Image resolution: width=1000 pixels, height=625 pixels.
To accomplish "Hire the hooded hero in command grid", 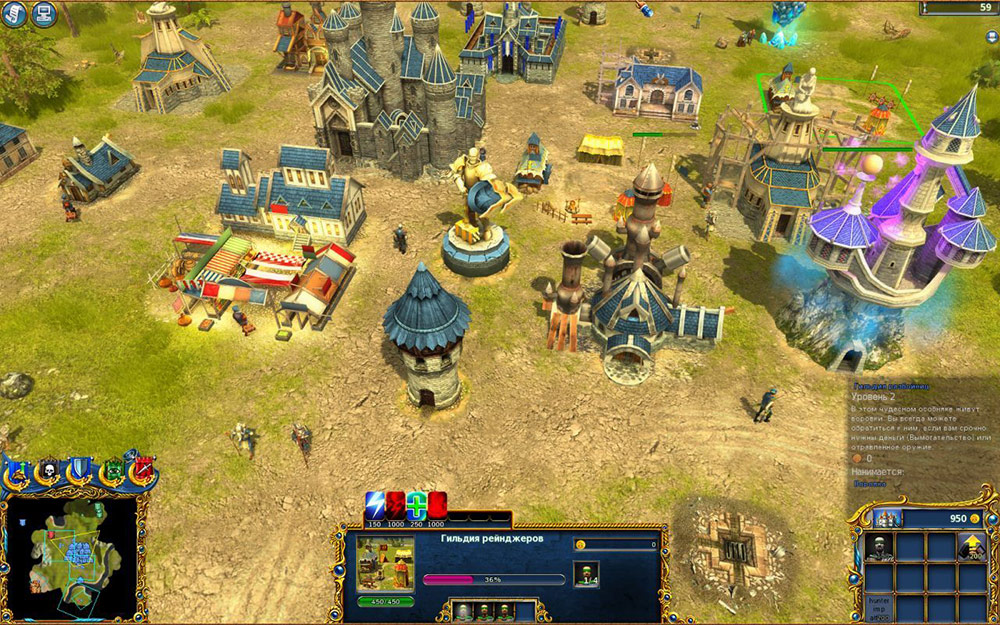I will coord(880,547).
